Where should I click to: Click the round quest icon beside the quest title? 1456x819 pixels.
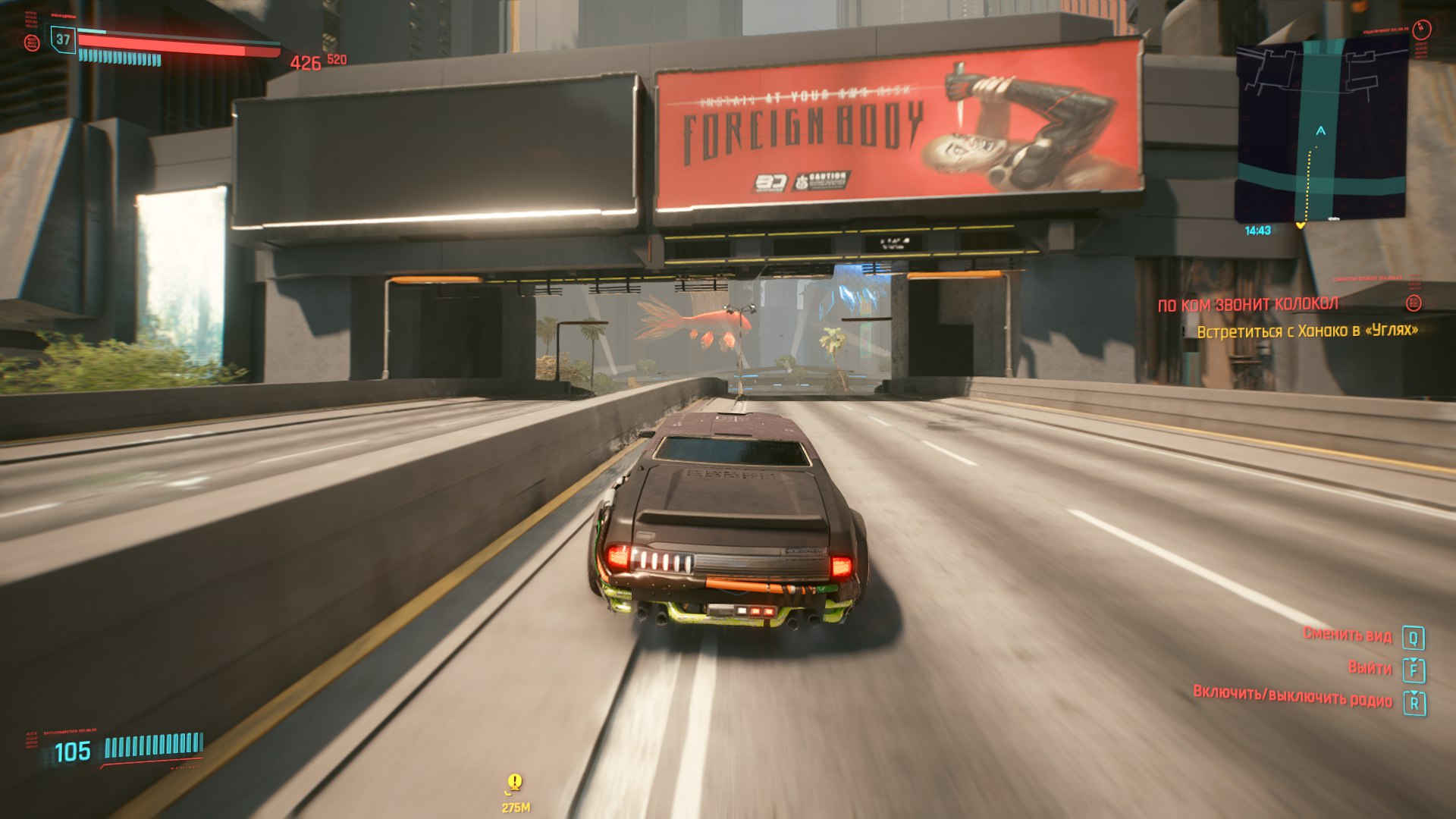coord(1414,303)
